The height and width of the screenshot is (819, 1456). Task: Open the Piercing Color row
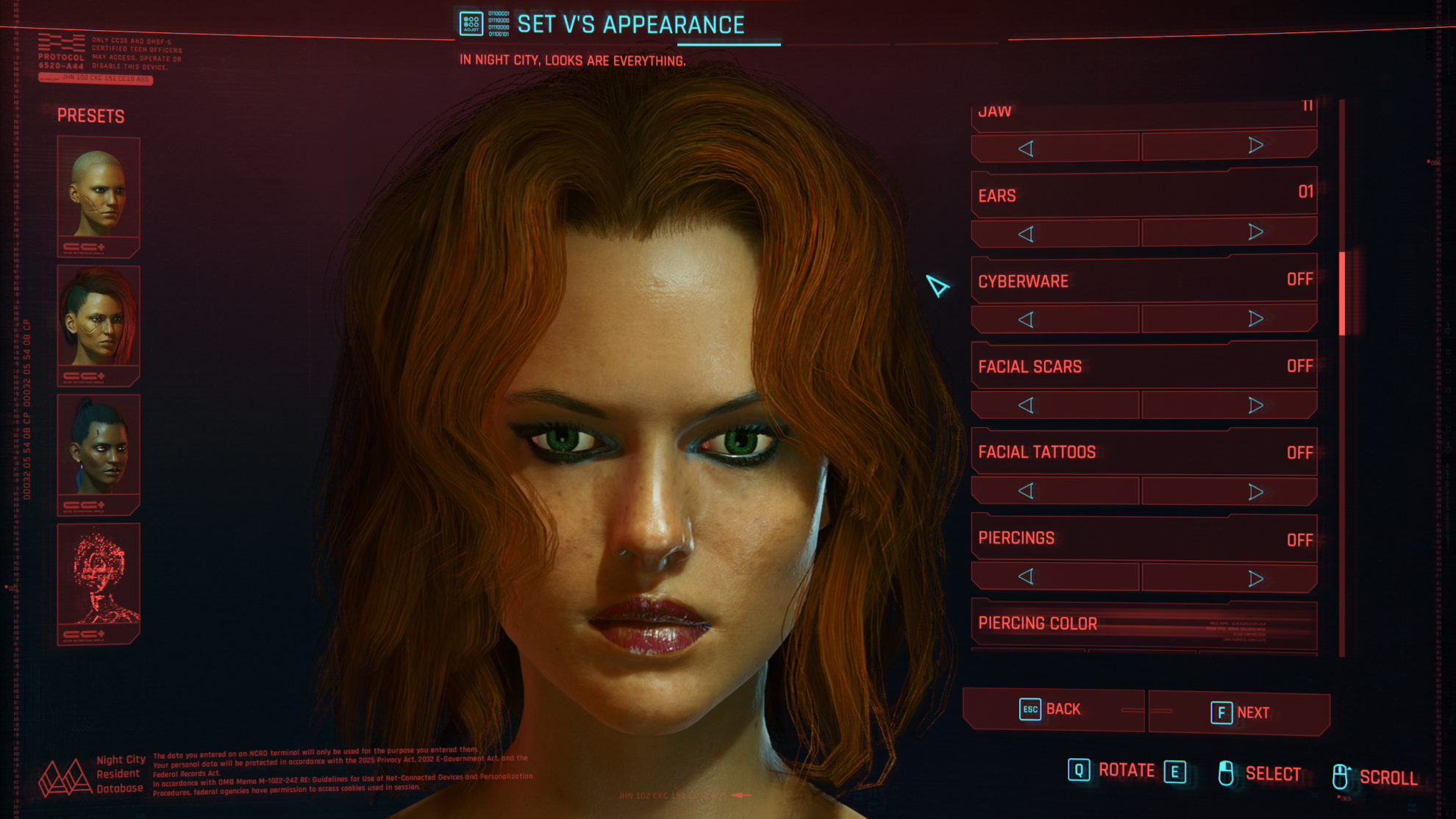[x=1143, y=623]
